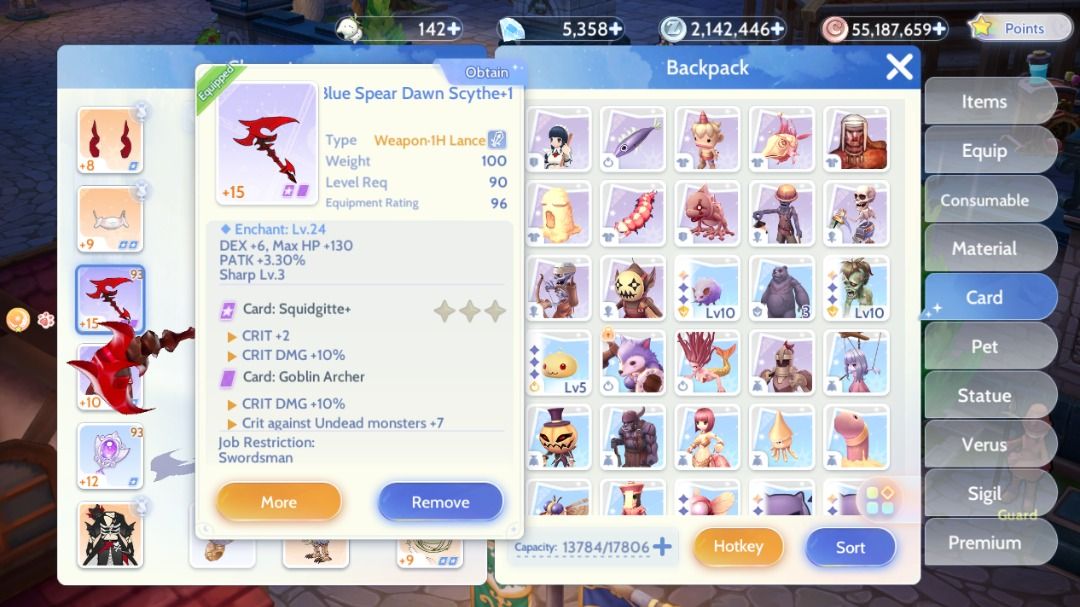
Task: Close the Backpack window
Action: click(899, 67)
